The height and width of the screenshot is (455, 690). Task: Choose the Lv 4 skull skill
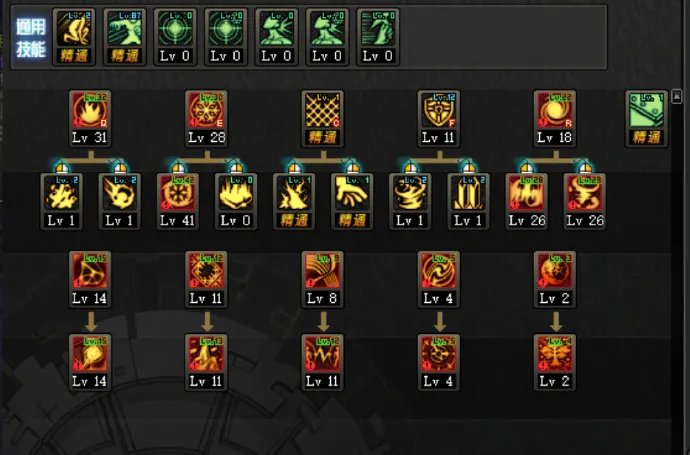pos(438,355)
